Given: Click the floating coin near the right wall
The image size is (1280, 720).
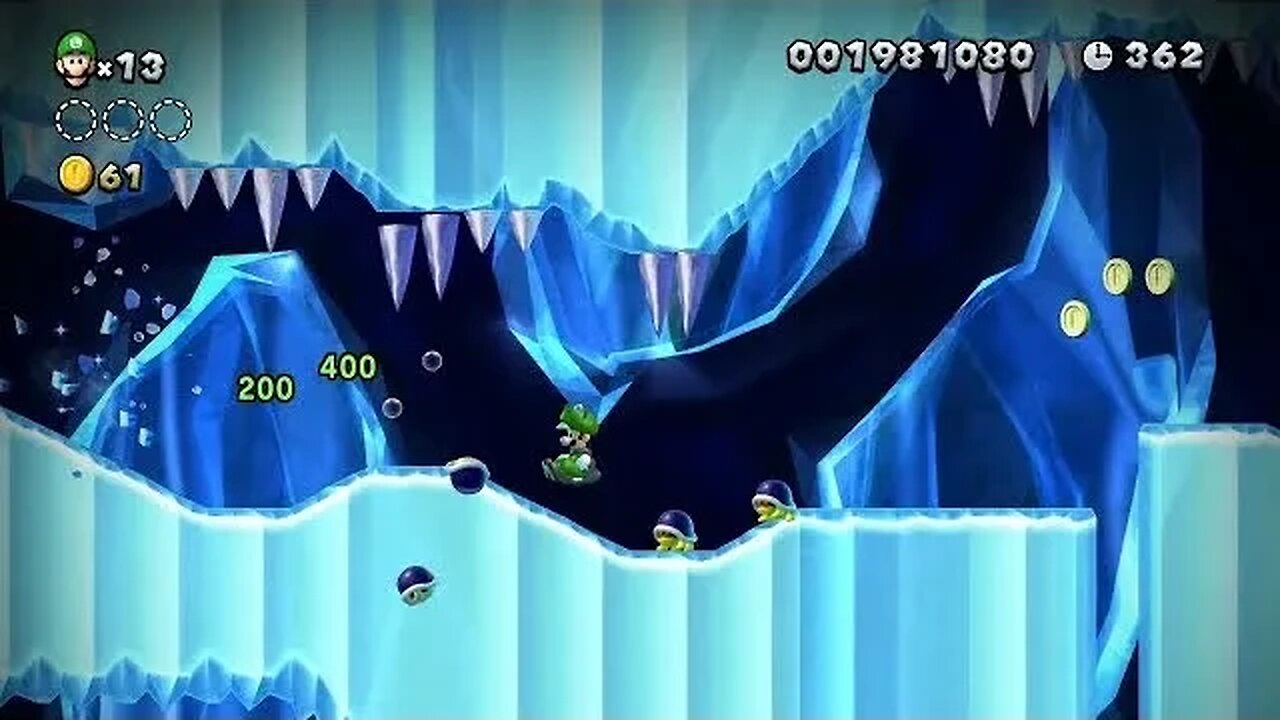Looking at the screenshot, I should tap(1075, 316).
